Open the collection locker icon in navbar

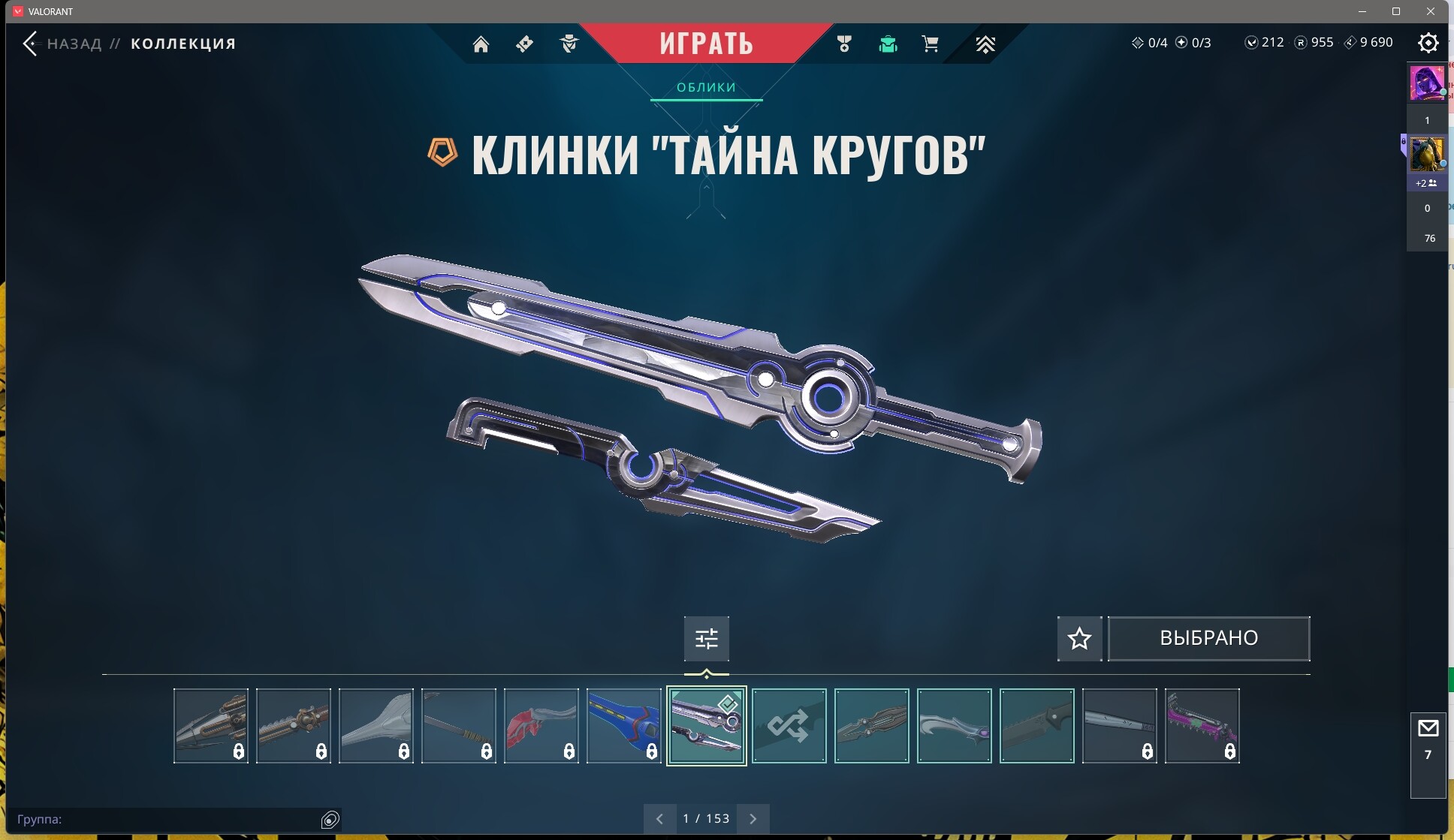(x=888, y=44)
